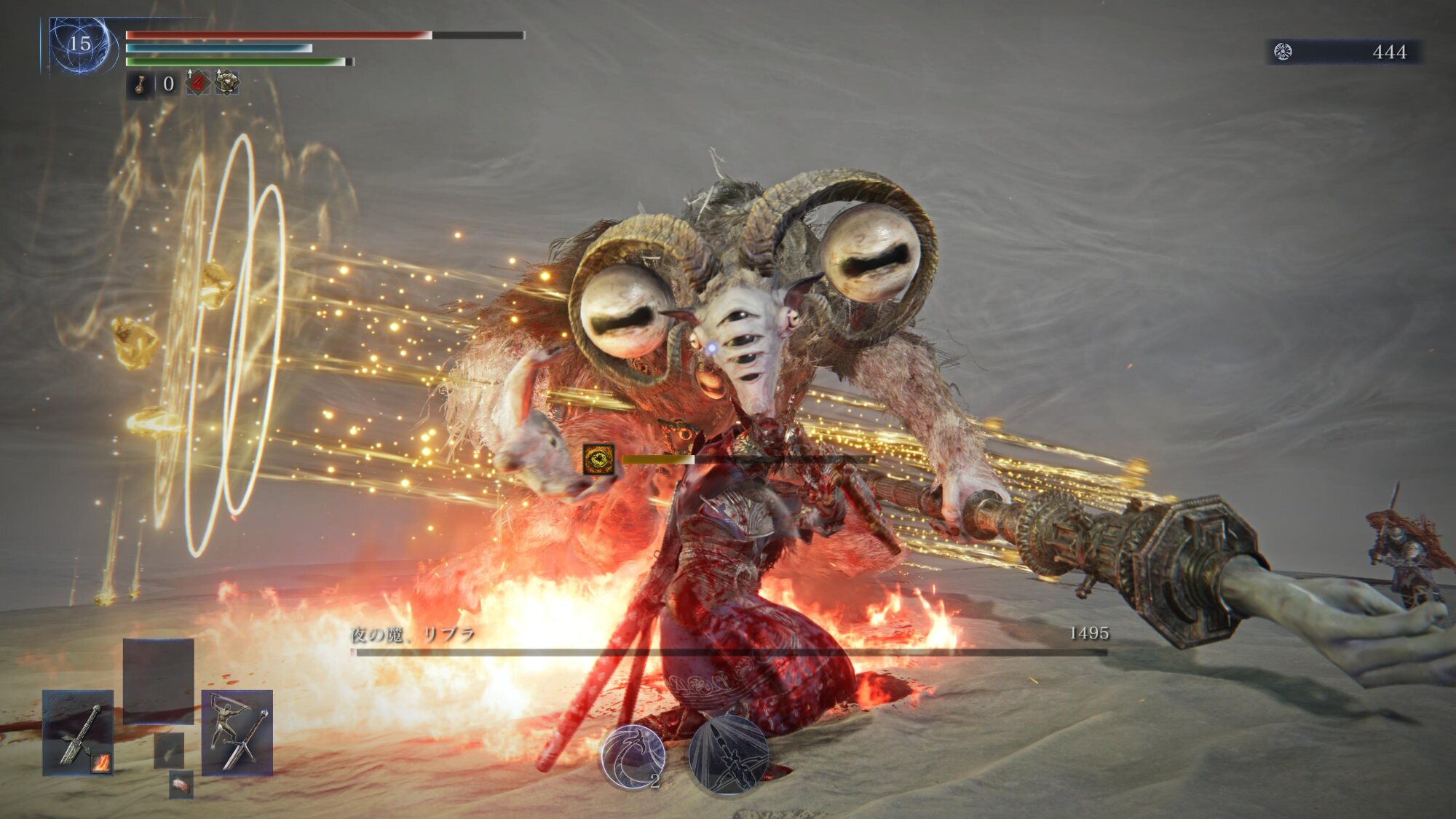Activate the curved-blade character skill icon
This screenshot has width=1456, height=819.
click(x=633, y=756)
